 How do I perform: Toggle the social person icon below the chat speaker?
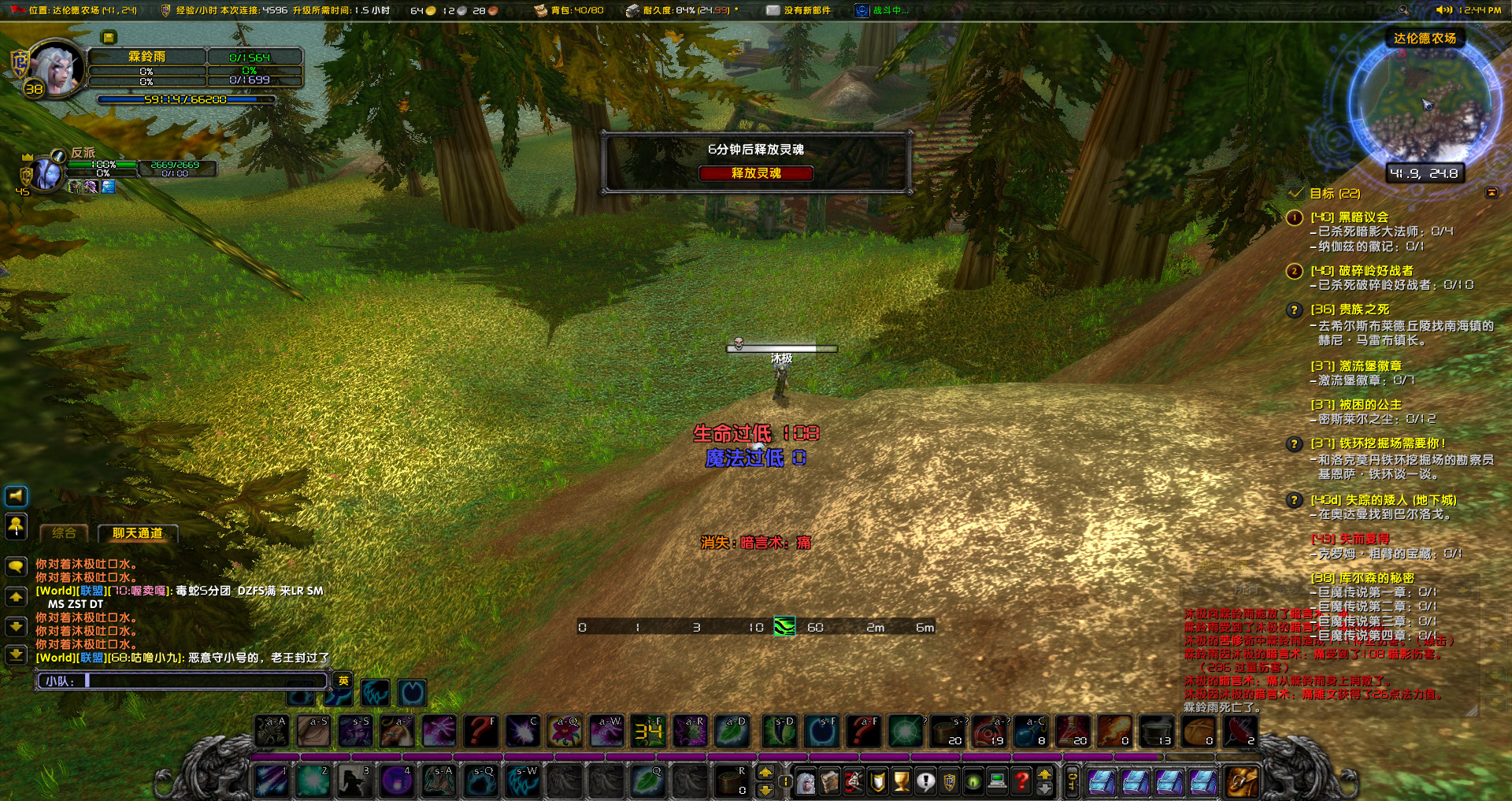[16, 526]
